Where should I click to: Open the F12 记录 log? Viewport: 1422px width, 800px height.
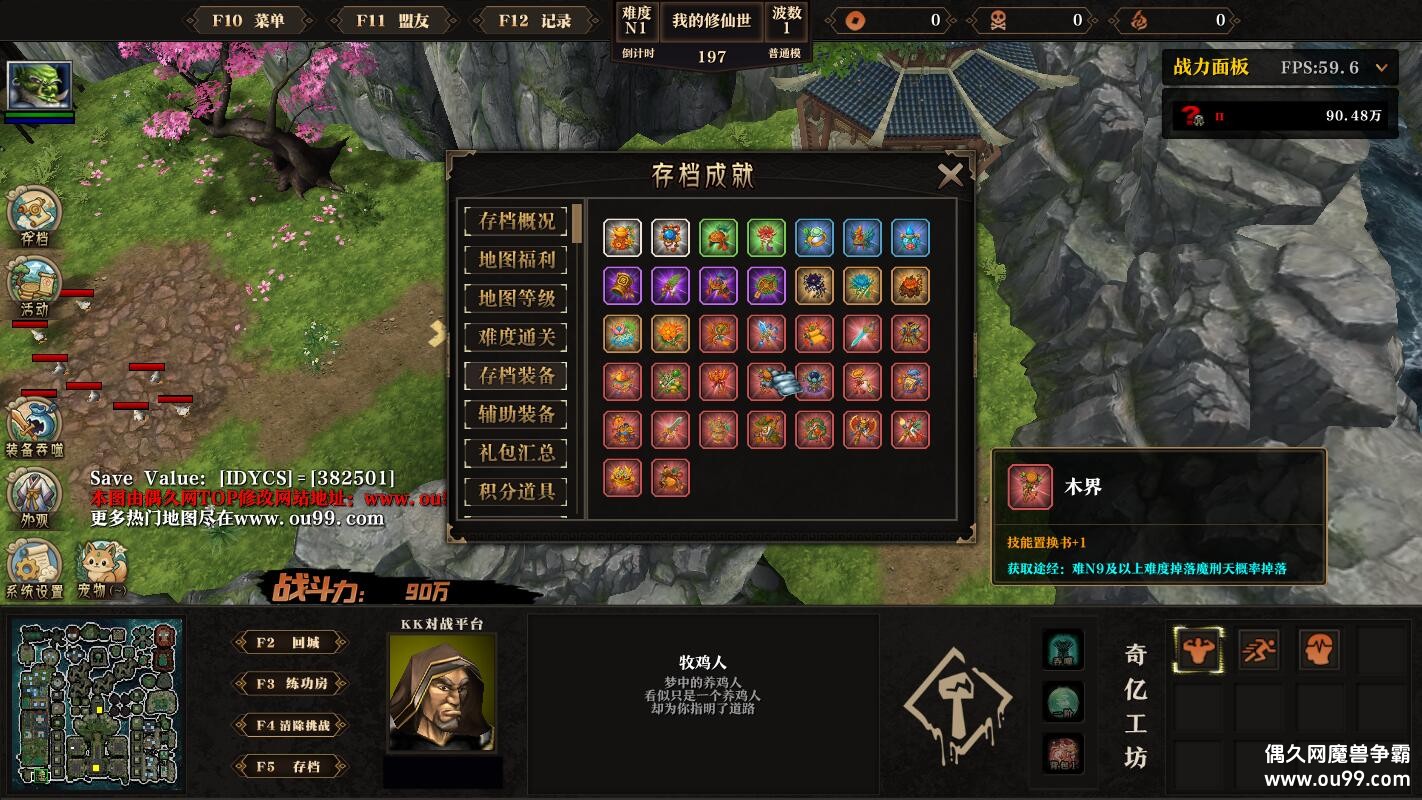[535, 21]
